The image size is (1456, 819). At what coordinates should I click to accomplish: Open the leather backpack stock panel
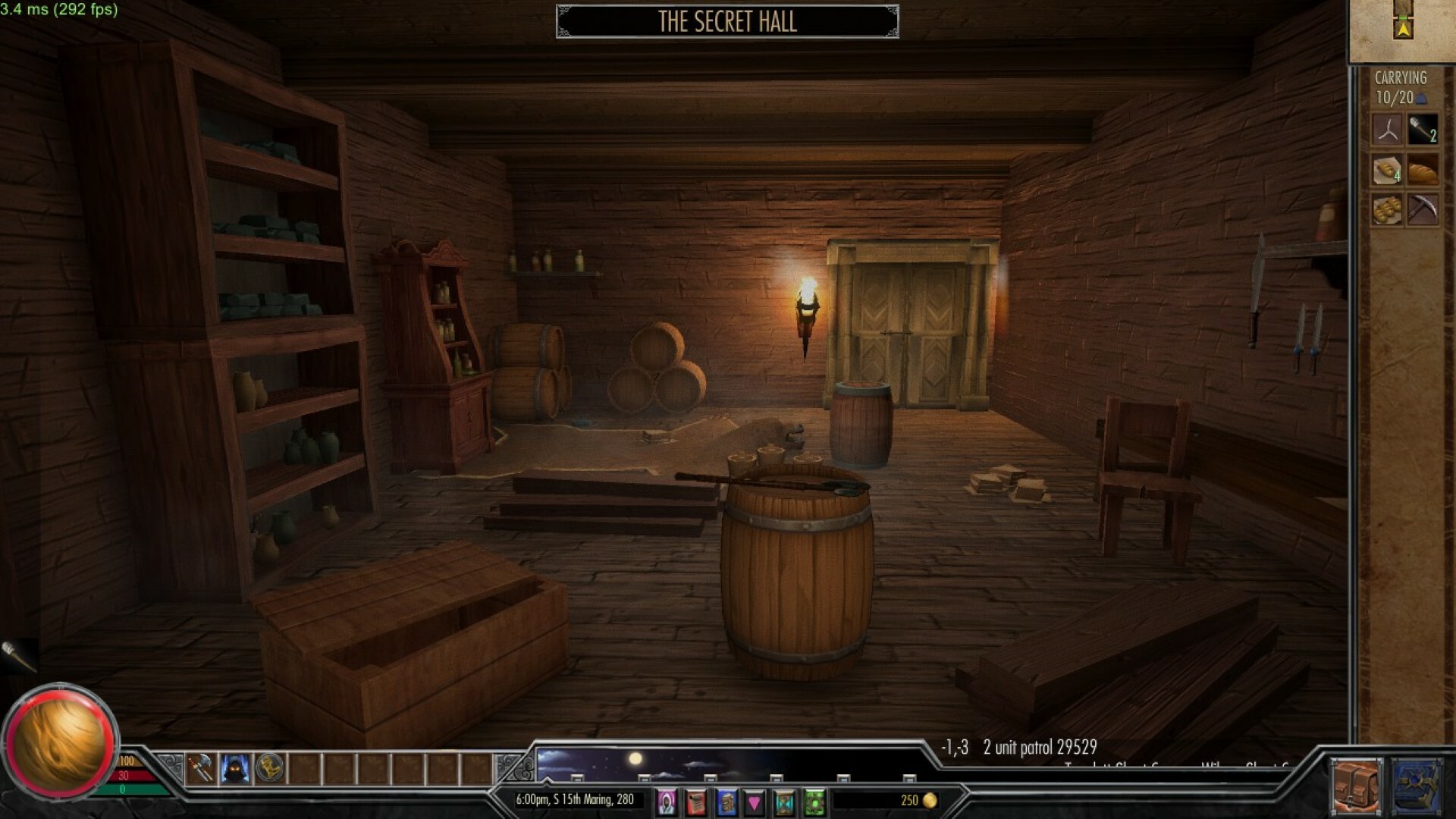tap(1357, 783)
